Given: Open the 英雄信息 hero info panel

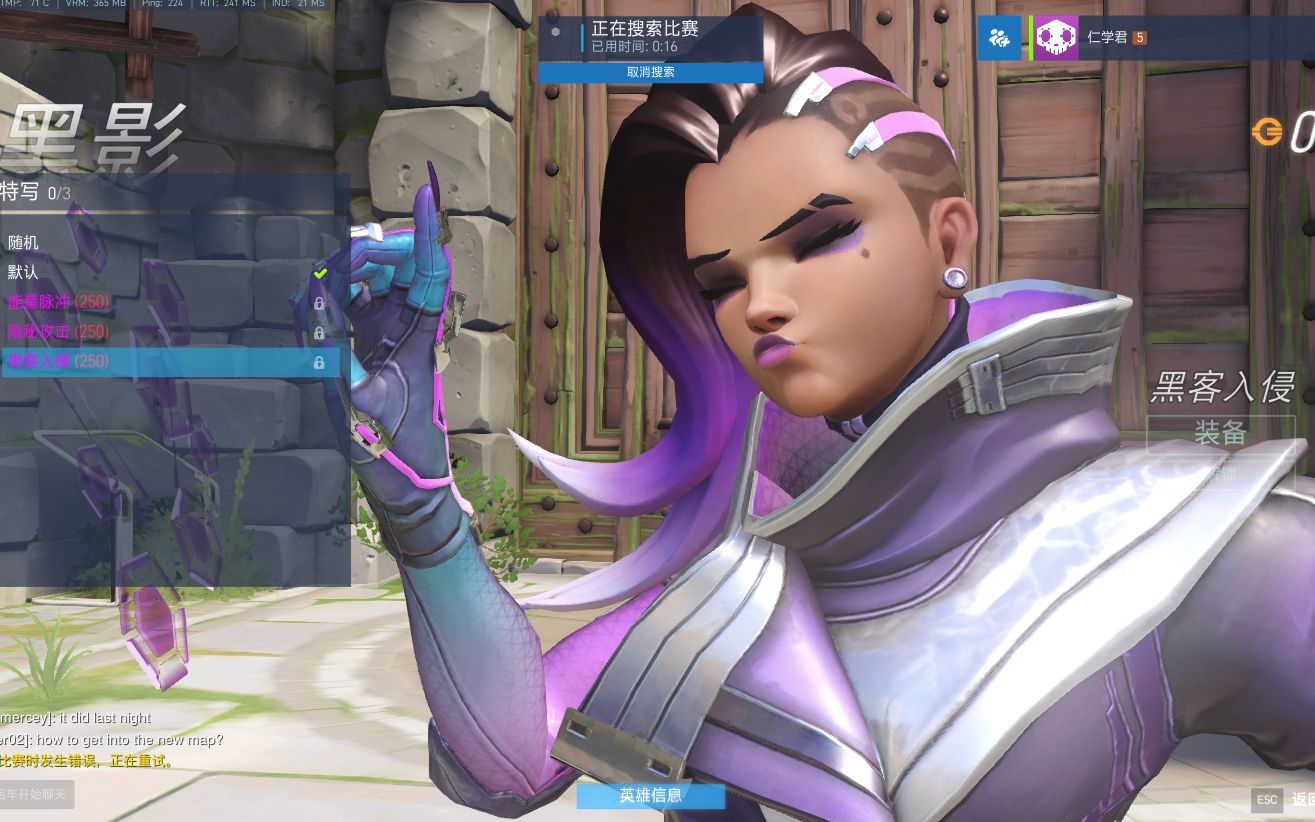Looking at the screenshot, I should [650, 795].
